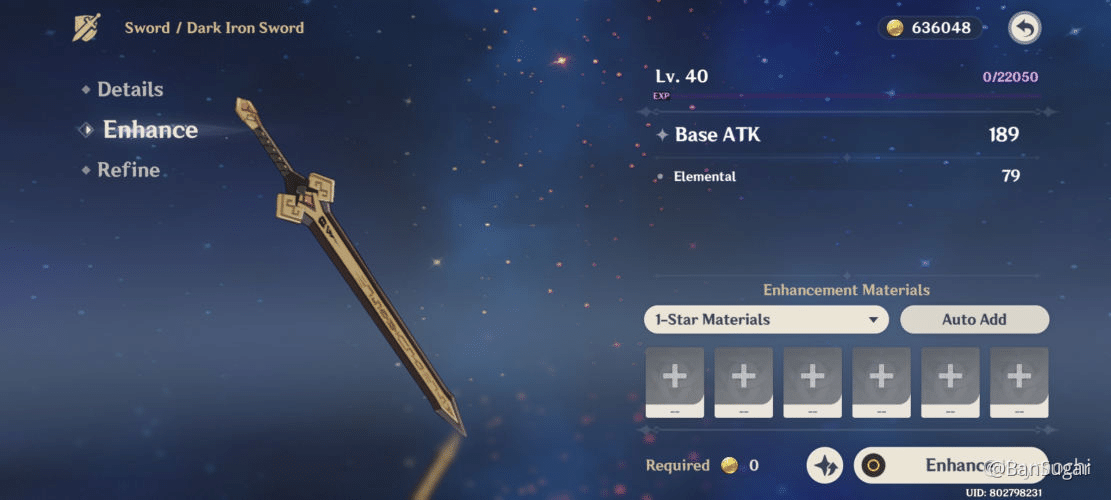Viewport: 1111px width, 500px height.
Task: Open the 1-Star Materials dropdown
Action: click(x=766, y=320)
